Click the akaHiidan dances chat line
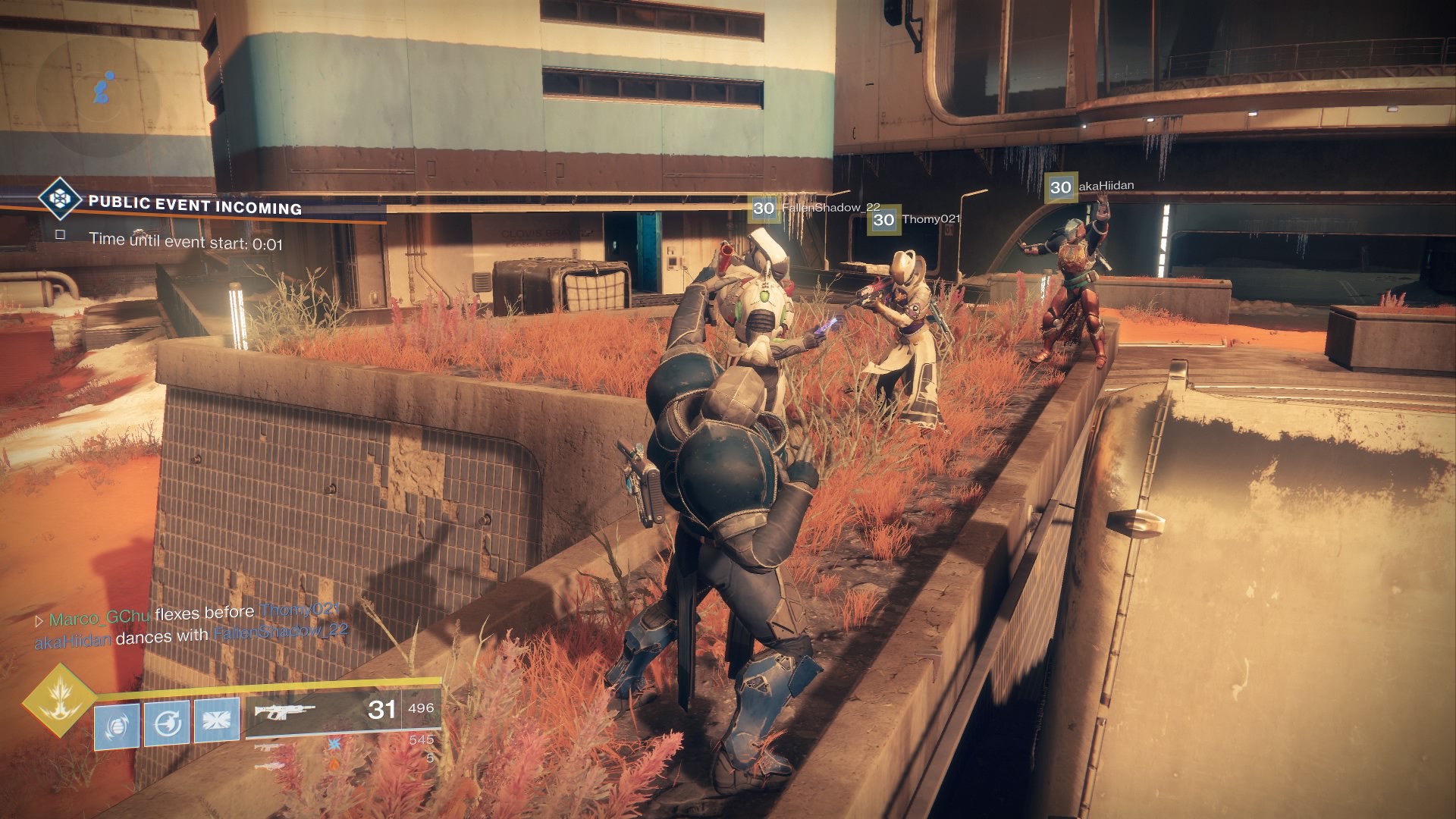Image resolution: width=1456 pixels, height=819 pixels. click(x=191, y=635)
